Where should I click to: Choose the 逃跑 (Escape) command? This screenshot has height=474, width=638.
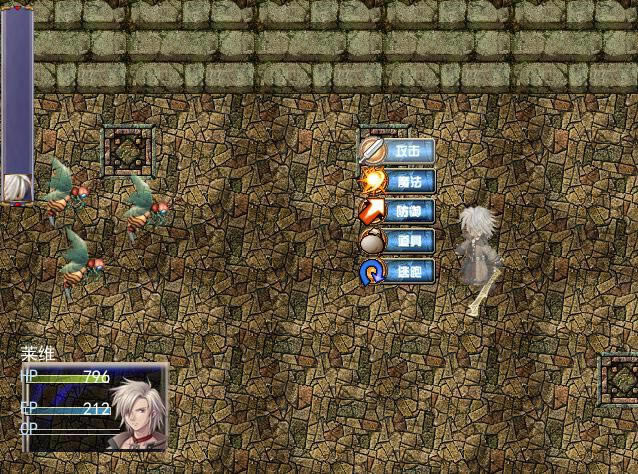click(398, 272)
